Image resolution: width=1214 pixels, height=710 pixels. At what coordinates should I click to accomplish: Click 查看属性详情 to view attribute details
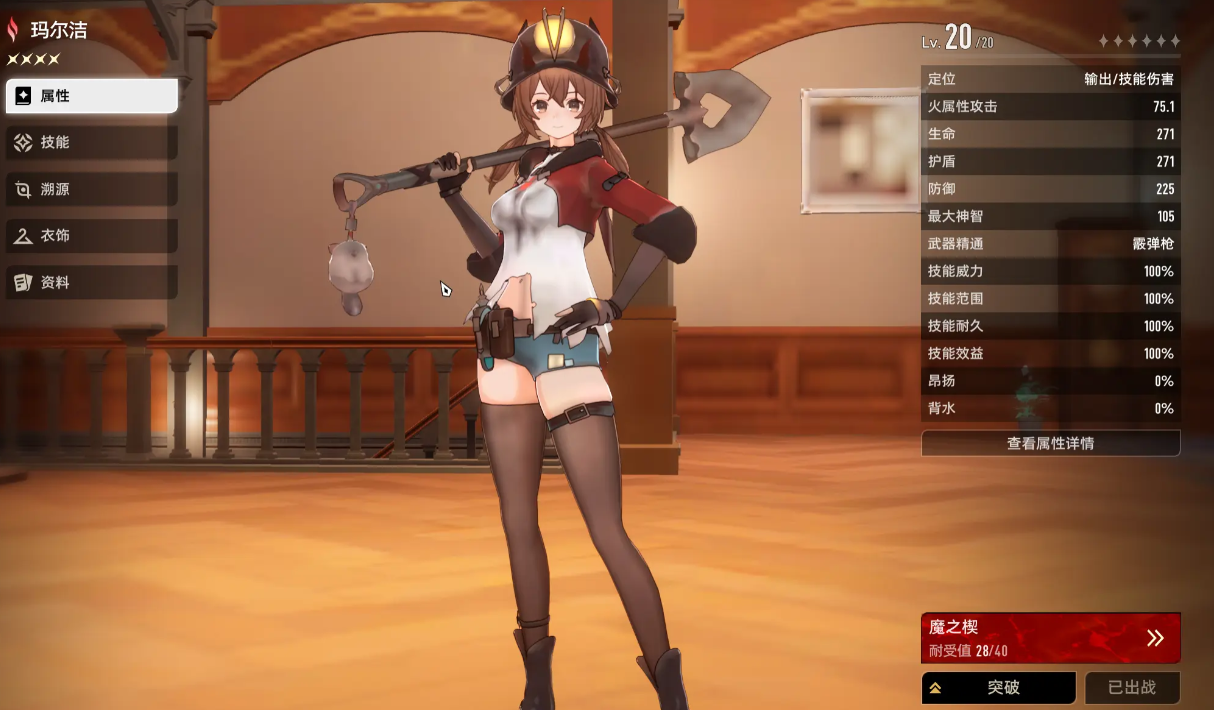point(1050,443)
